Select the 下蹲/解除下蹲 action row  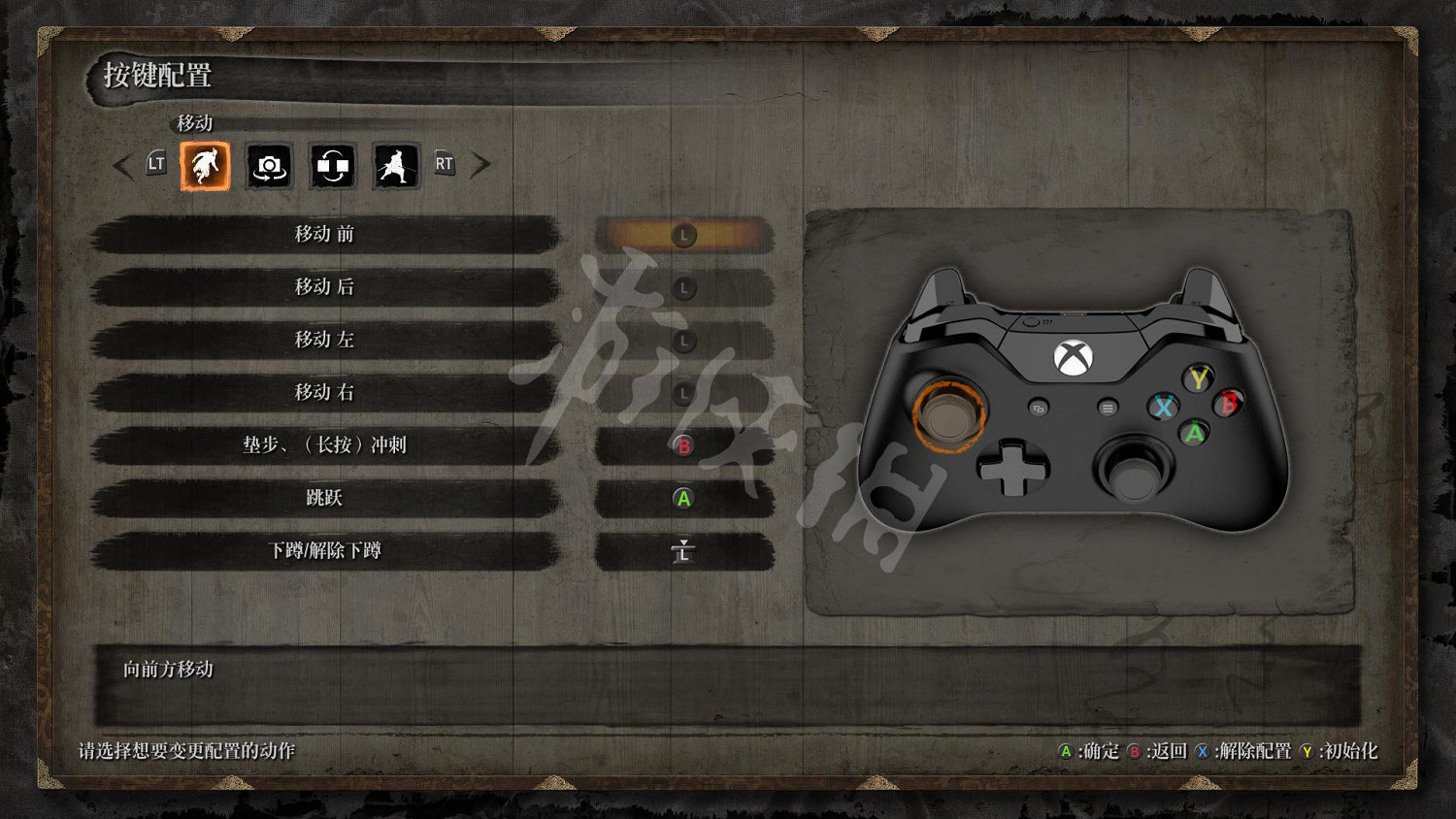pos(325,551)
